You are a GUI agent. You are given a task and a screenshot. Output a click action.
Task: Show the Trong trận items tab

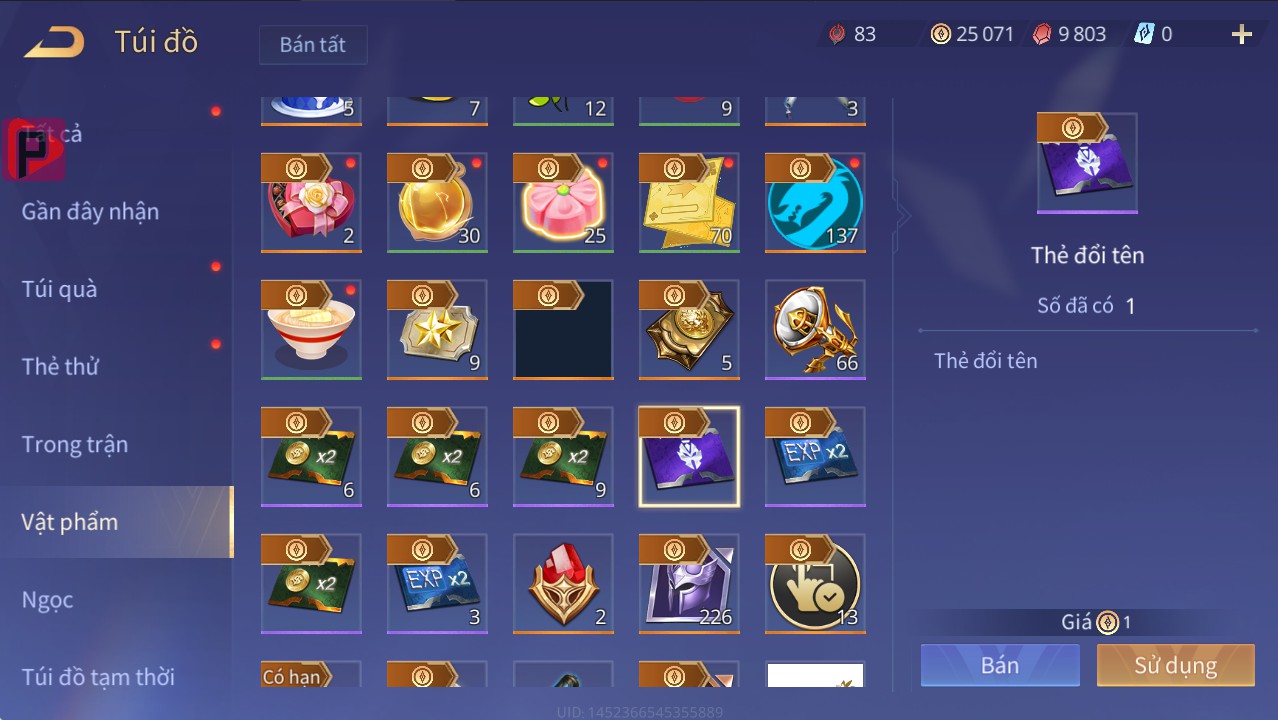(x=75, y=444)
